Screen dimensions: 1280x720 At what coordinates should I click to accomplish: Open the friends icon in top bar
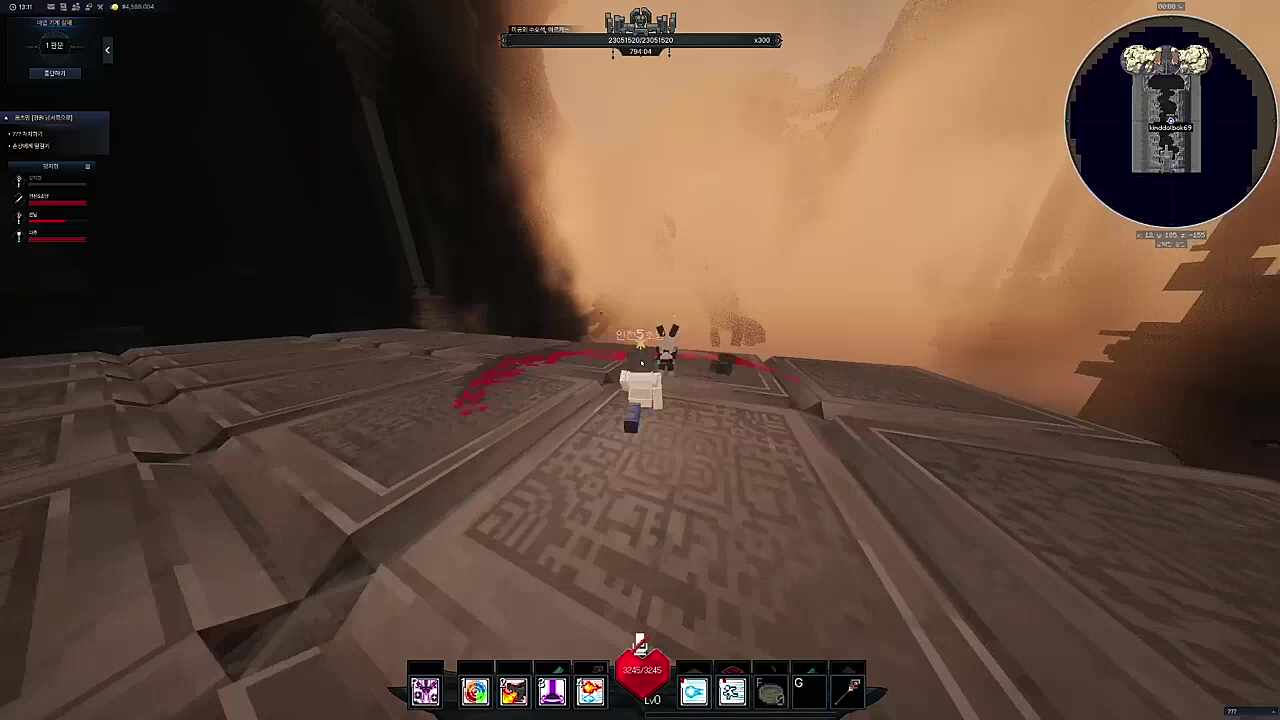[x=75, y=7]
